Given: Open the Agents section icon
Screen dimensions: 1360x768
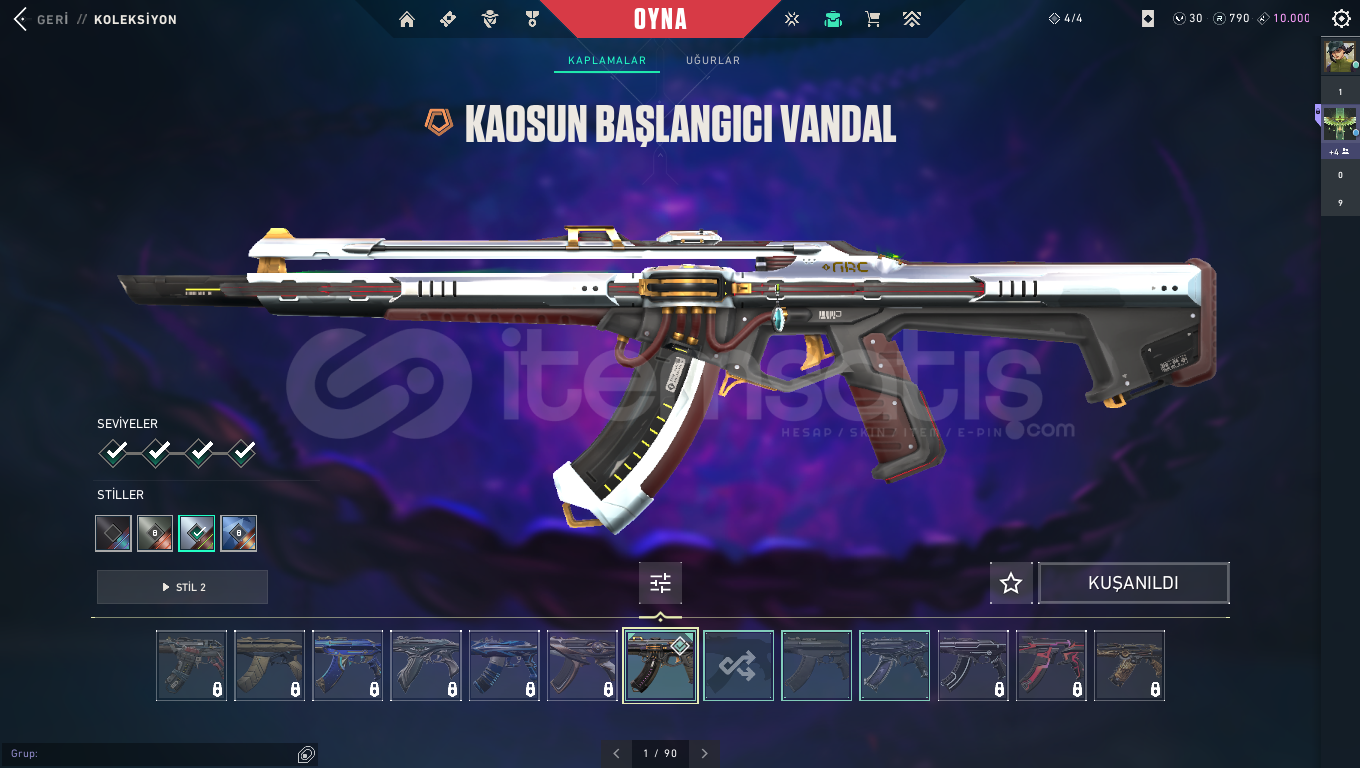Looking at the screenshot, I should coord(488,18).
